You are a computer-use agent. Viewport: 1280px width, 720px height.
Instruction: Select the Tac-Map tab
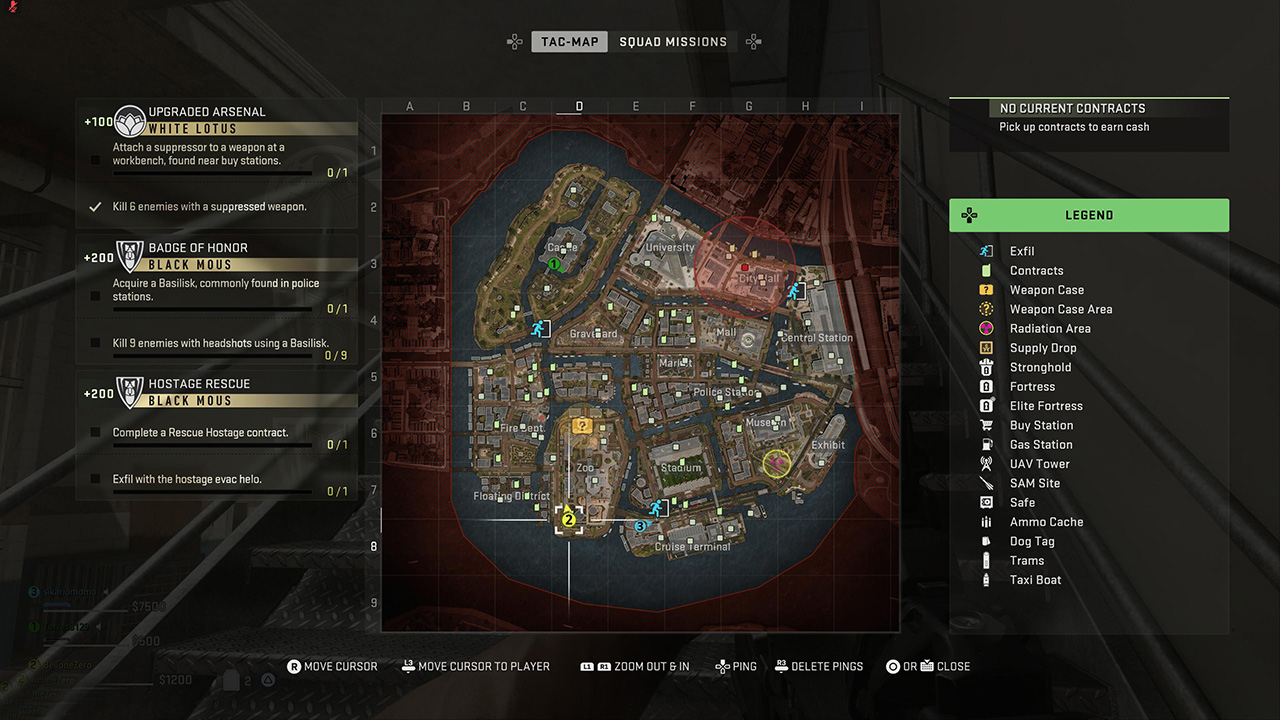click(569, 41)
